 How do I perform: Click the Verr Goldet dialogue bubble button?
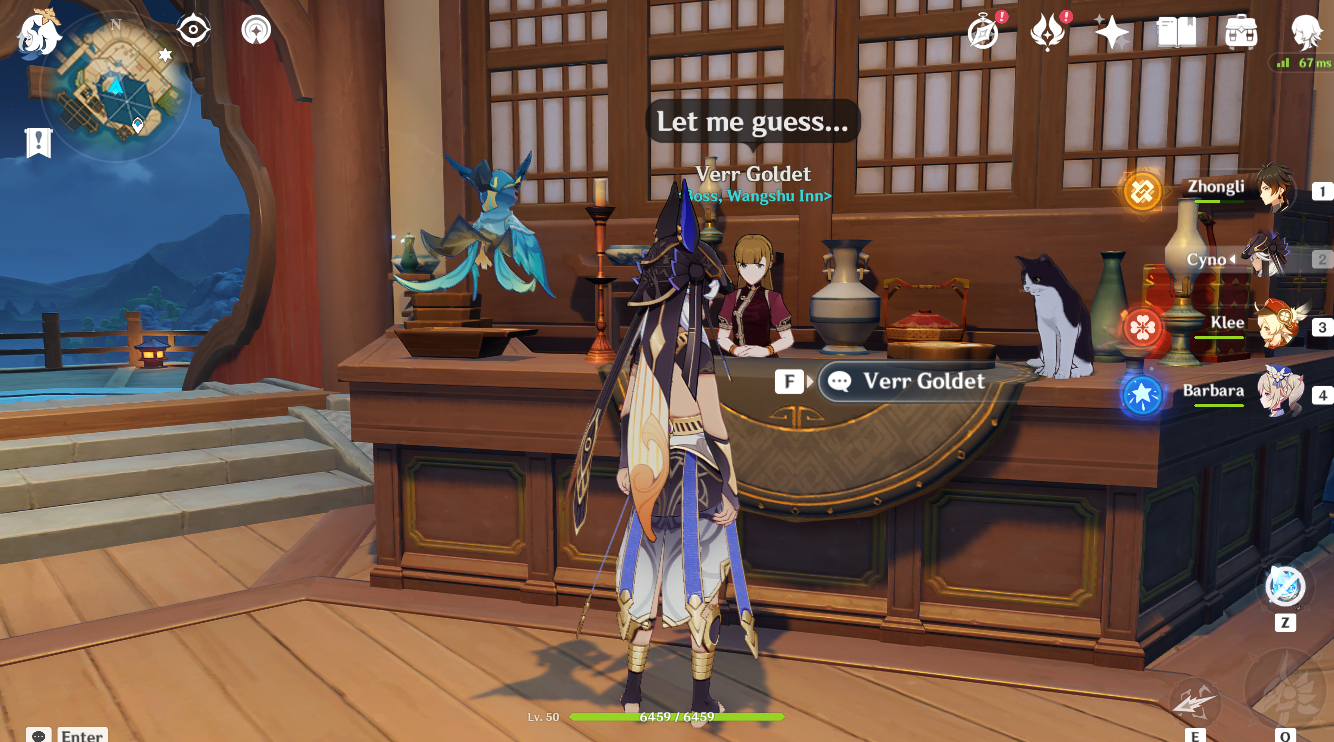905,381
